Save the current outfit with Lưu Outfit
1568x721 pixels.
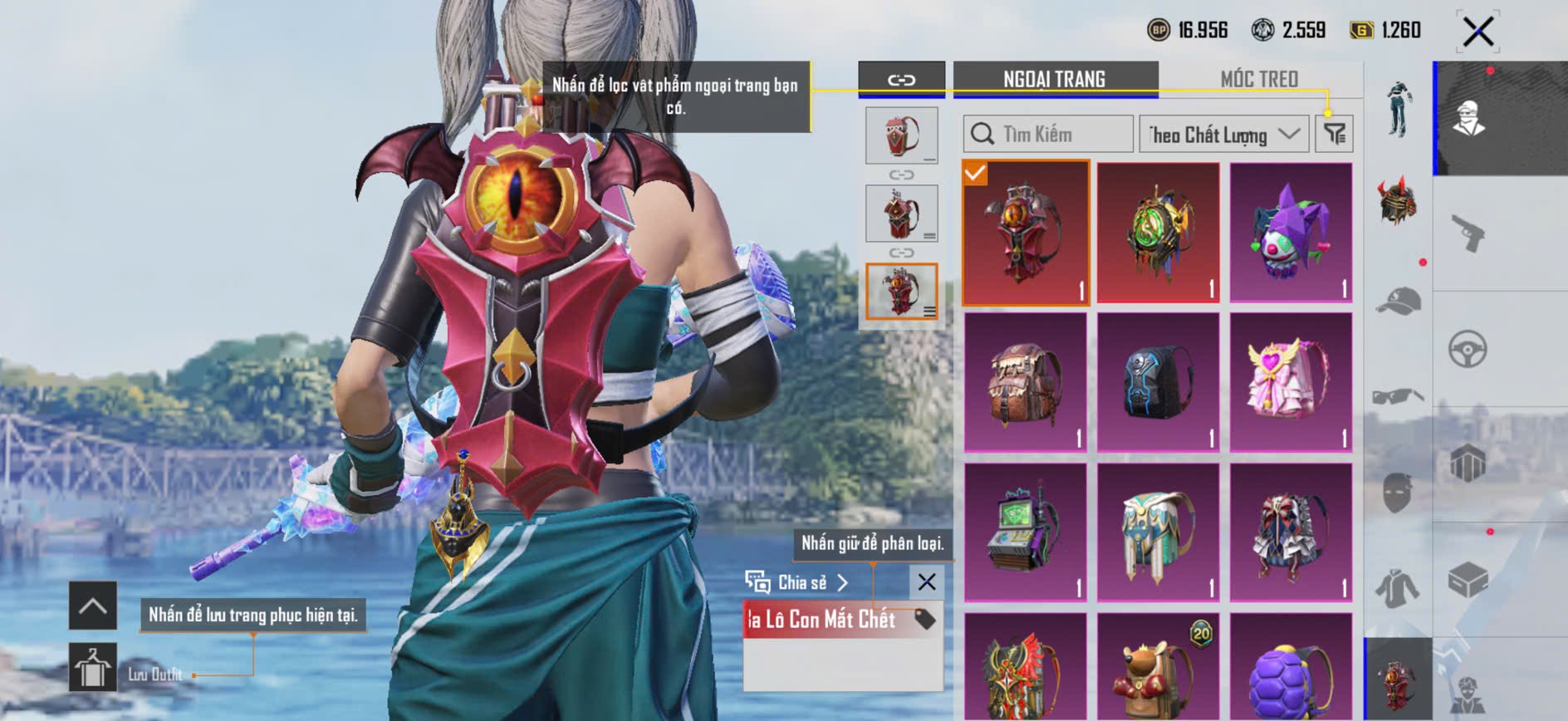(93, 667)
